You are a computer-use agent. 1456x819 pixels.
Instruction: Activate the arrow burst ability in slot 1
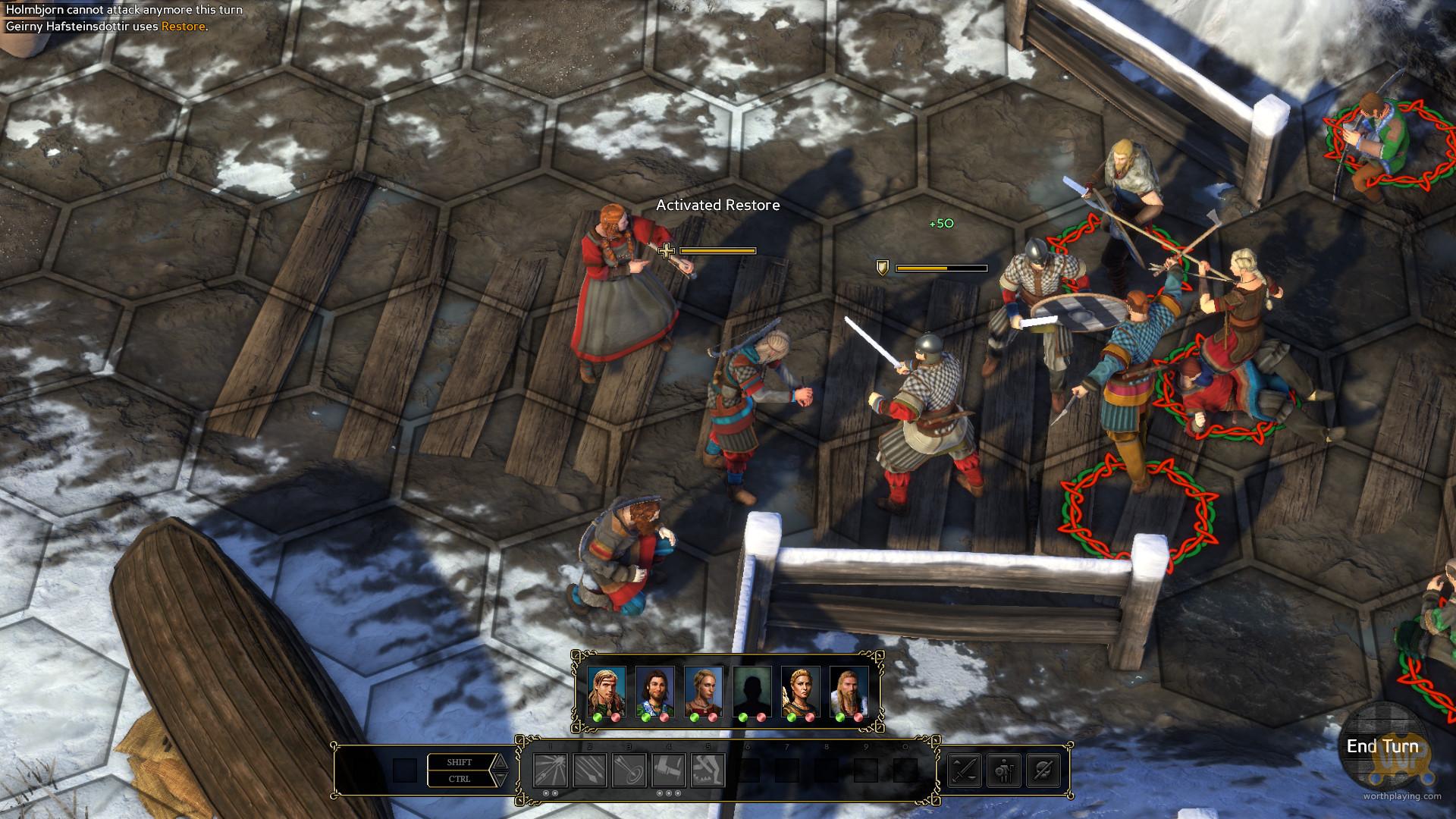tap(551, 770)
